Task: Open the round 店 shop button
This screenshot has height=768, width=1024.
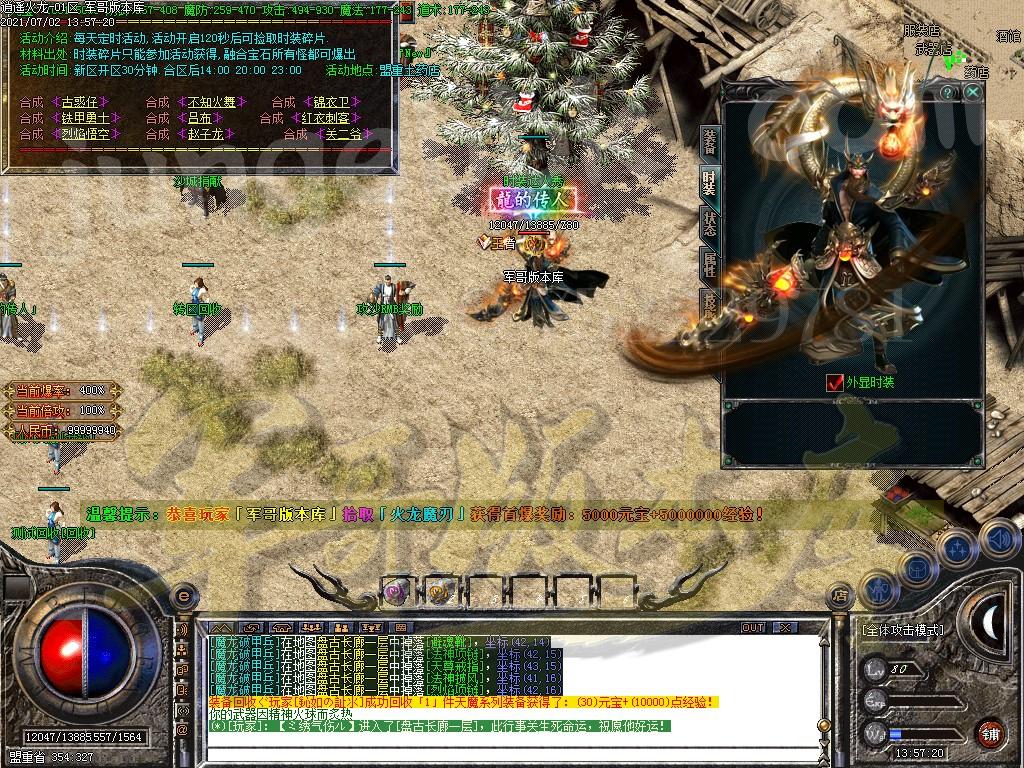Action: (x=841, y=596)
